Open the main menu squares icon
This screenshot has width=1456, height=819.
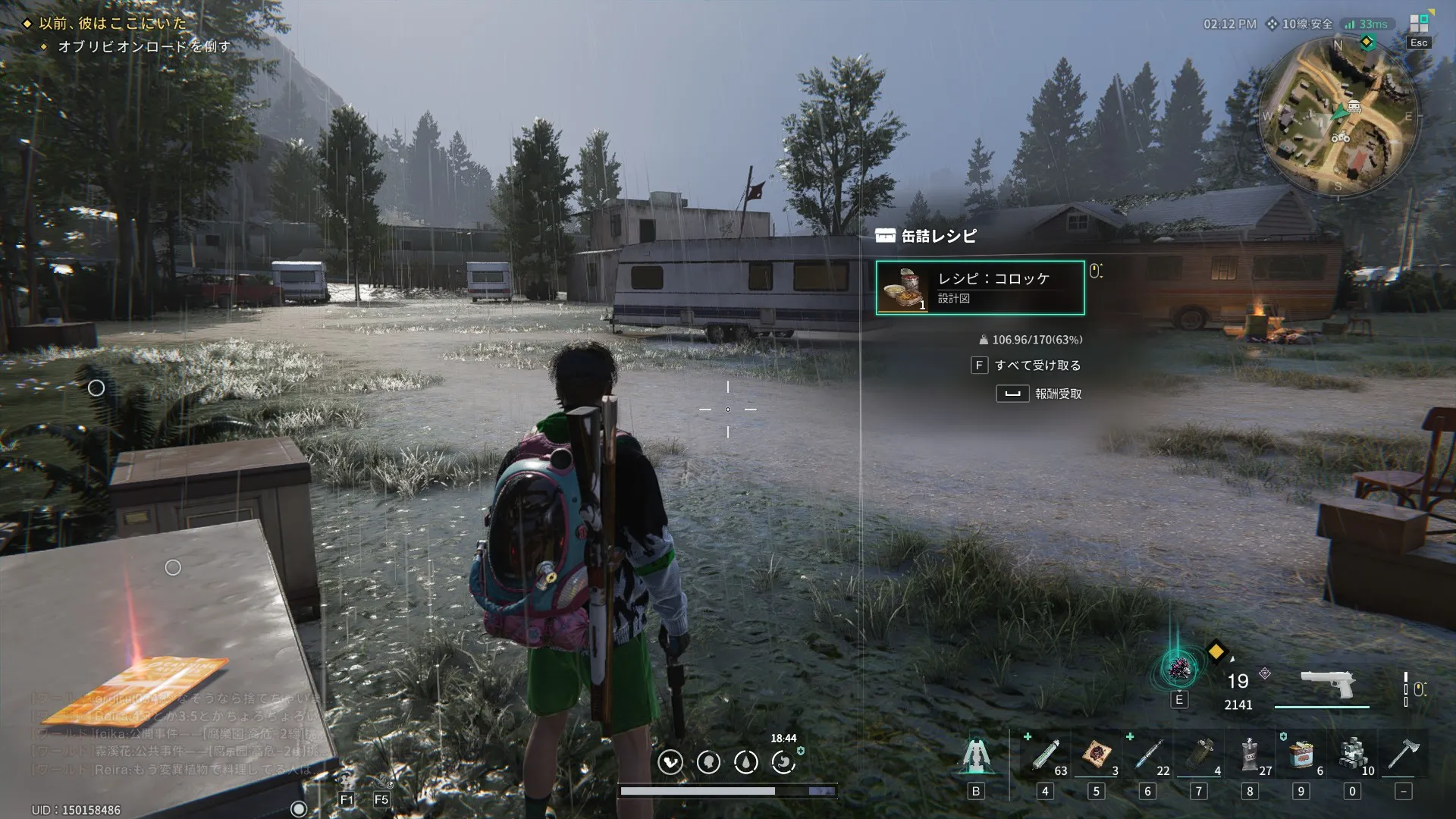(1418, 24)
